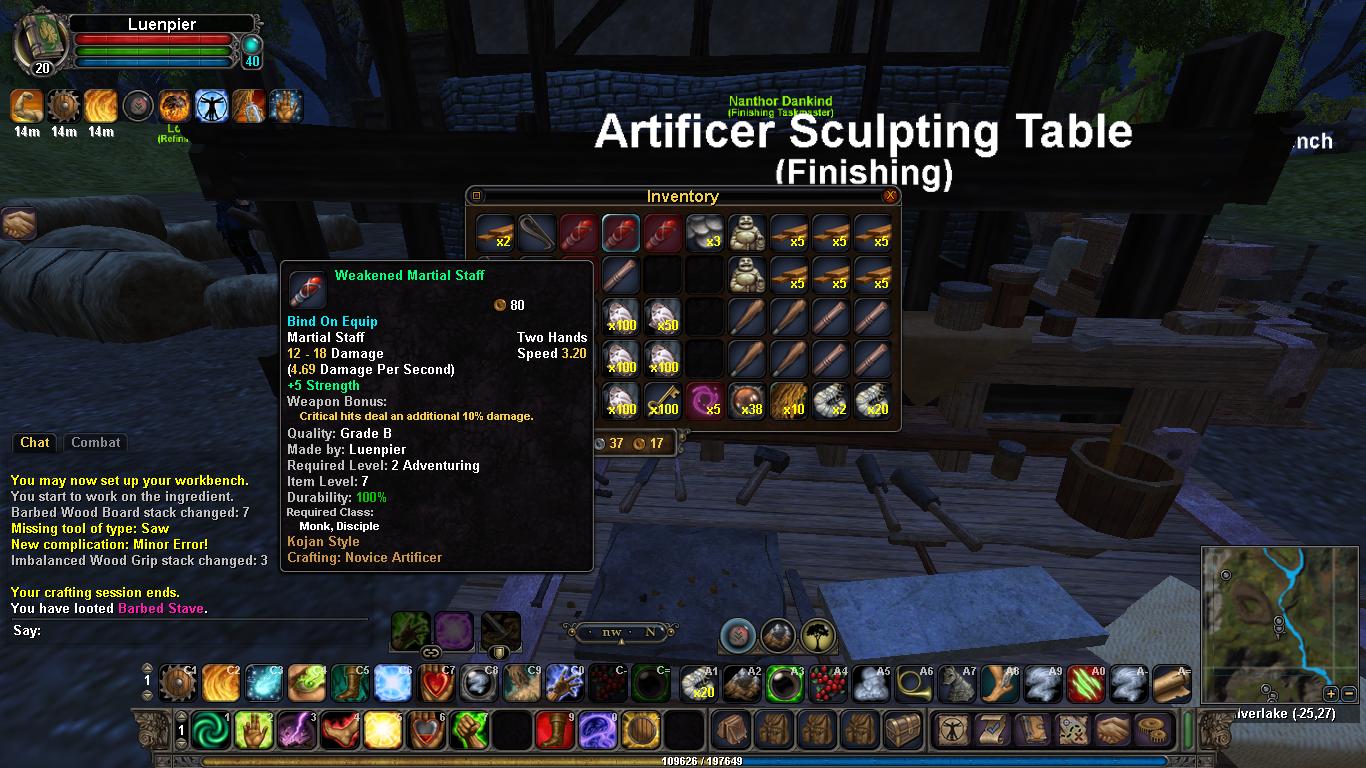Click the gears settings icon in menu bar
Image resolution: width=1366 pixels, height=768 pixels.
pyautogui.click(x=1156, y=731)
